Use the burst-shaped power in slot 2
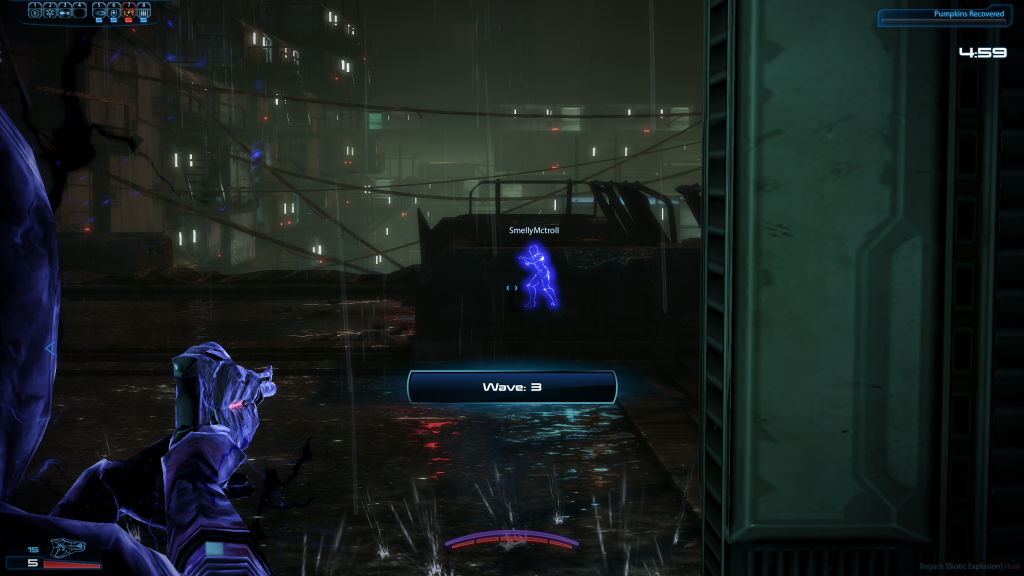Image resolution: width=1024 pixels, height=576 pixels. tap(49, 13)
